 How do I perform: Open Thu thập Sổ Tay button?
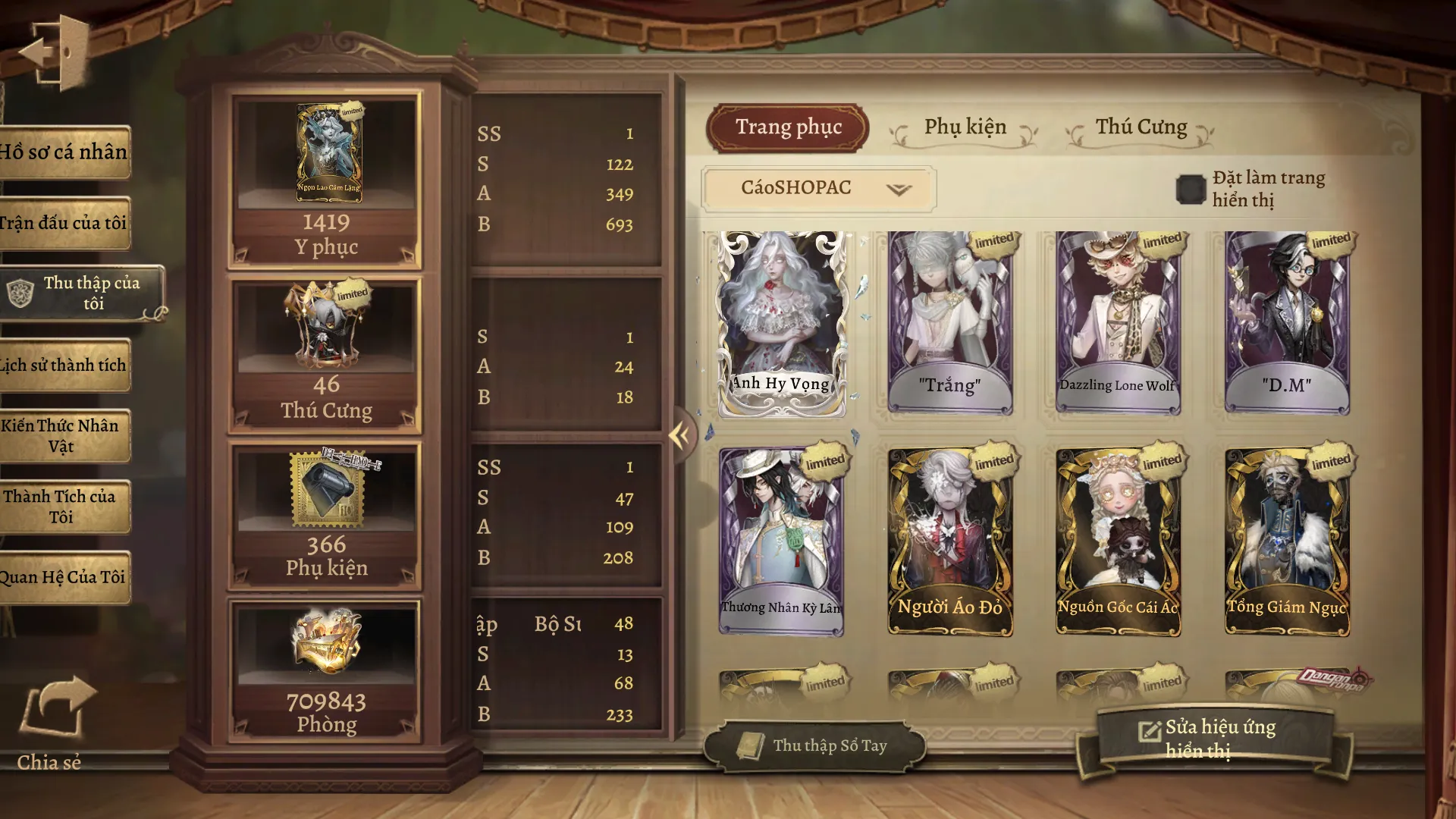815,746
